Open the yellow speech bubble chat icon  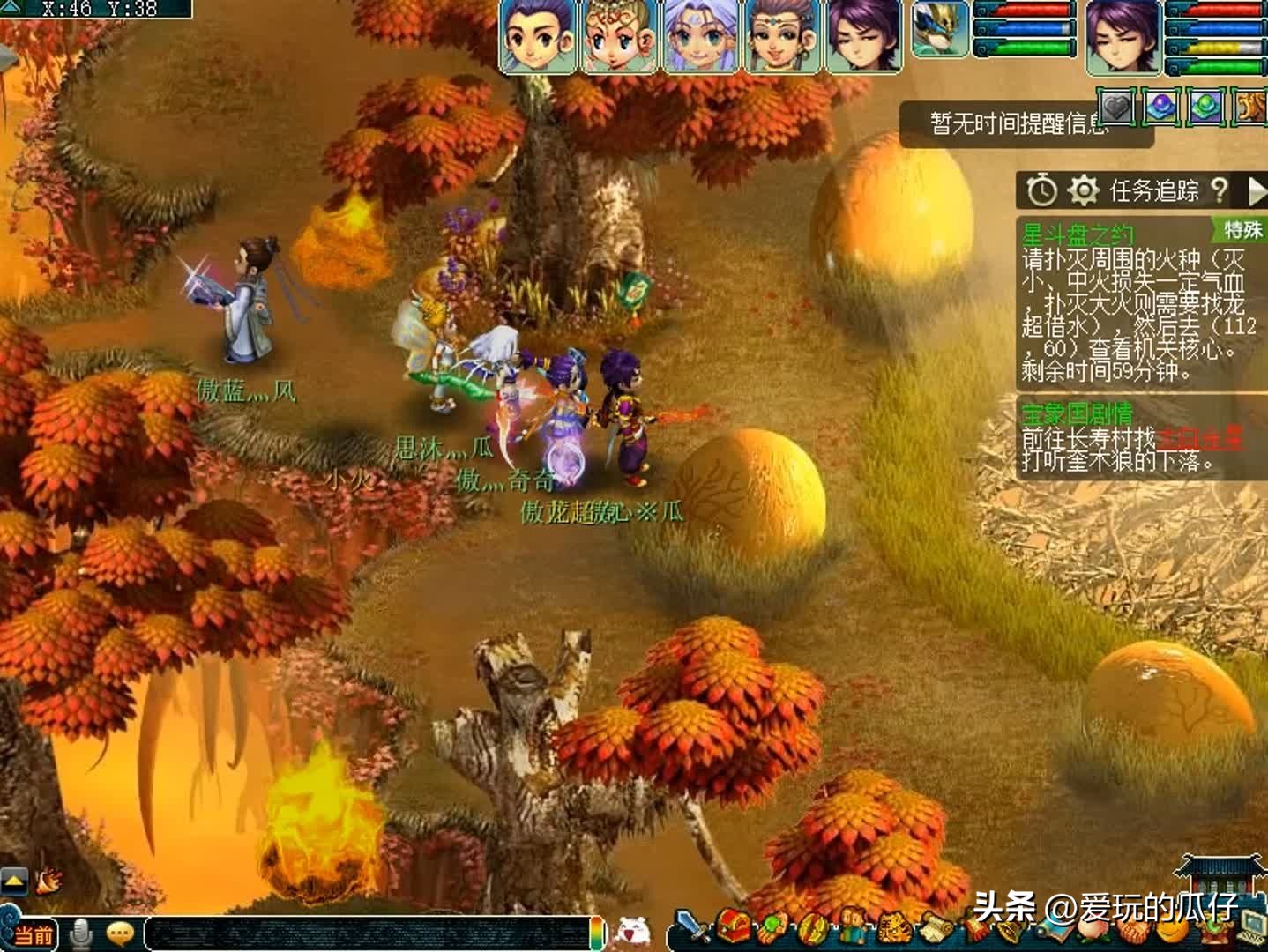click(x=119, y=932)
